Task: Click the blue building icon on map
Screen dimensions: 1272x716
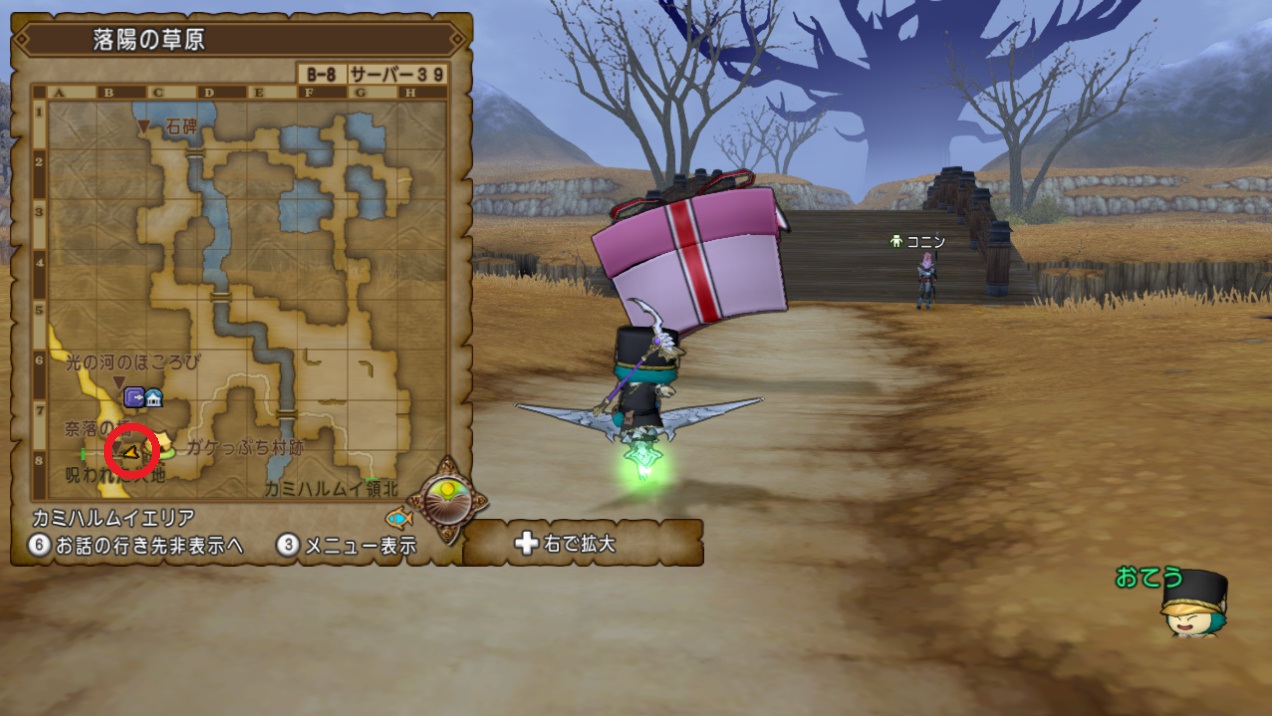Action: (154, 398)
